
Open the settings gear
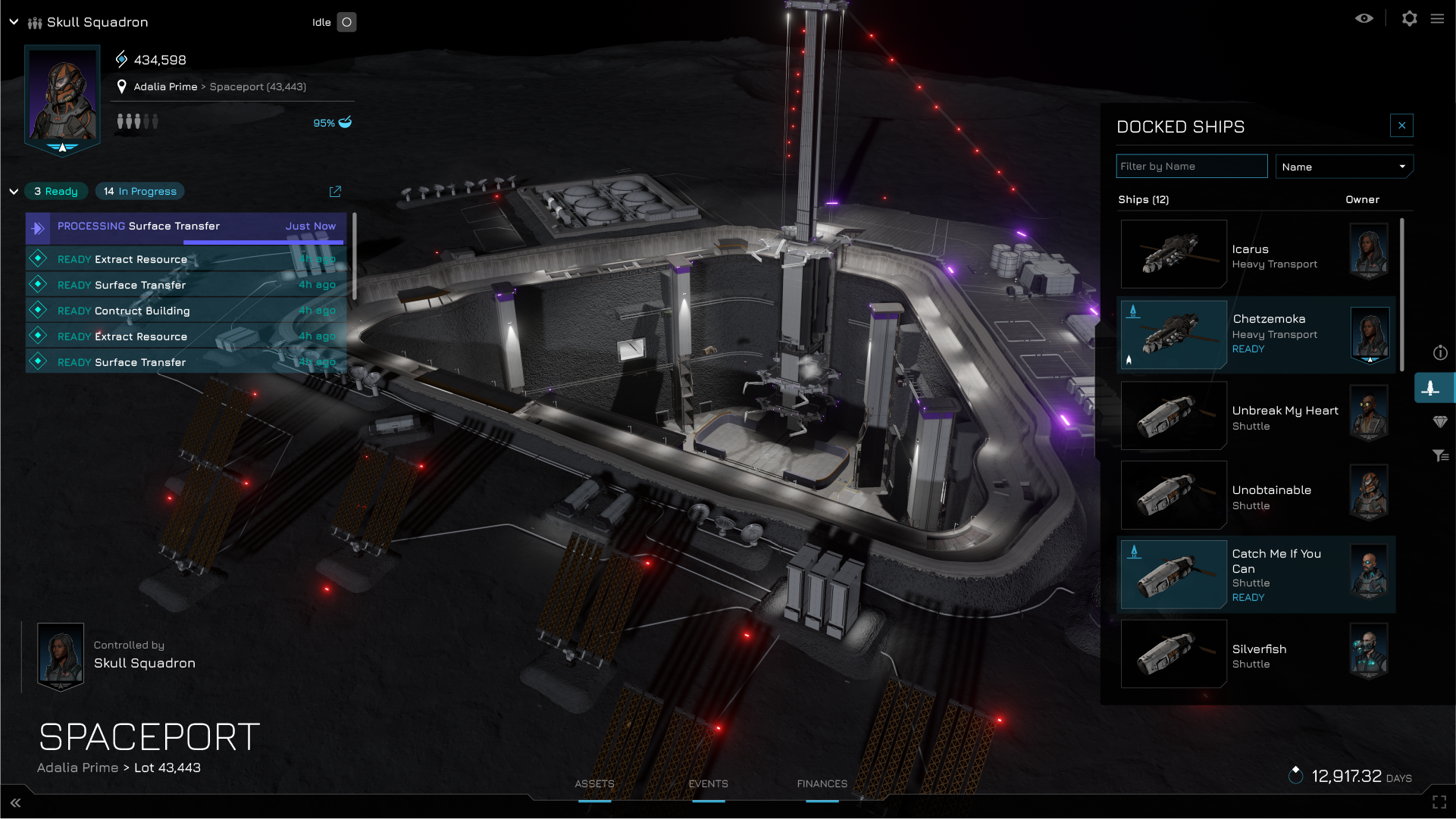pos(1409,19)
